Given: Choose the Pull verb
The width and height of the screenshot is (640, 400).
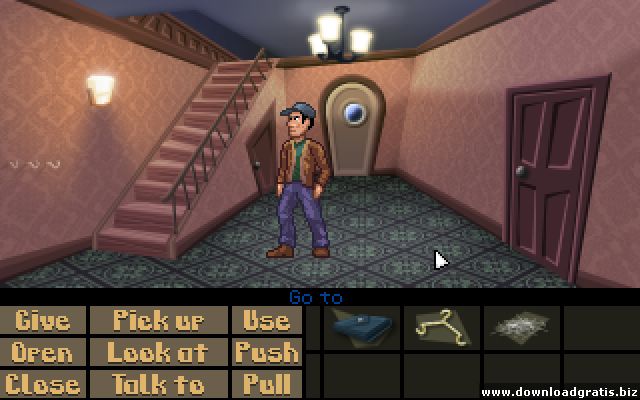Looking at the screenshot, I should coord(266,384).
